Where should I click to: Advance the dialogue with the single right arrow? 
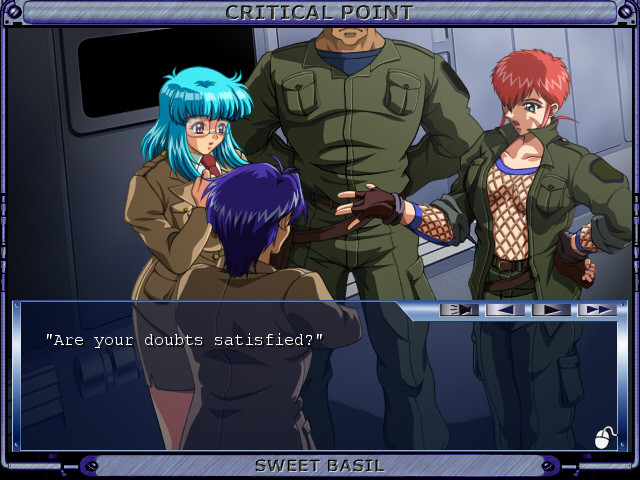click(x=551, y=310)
